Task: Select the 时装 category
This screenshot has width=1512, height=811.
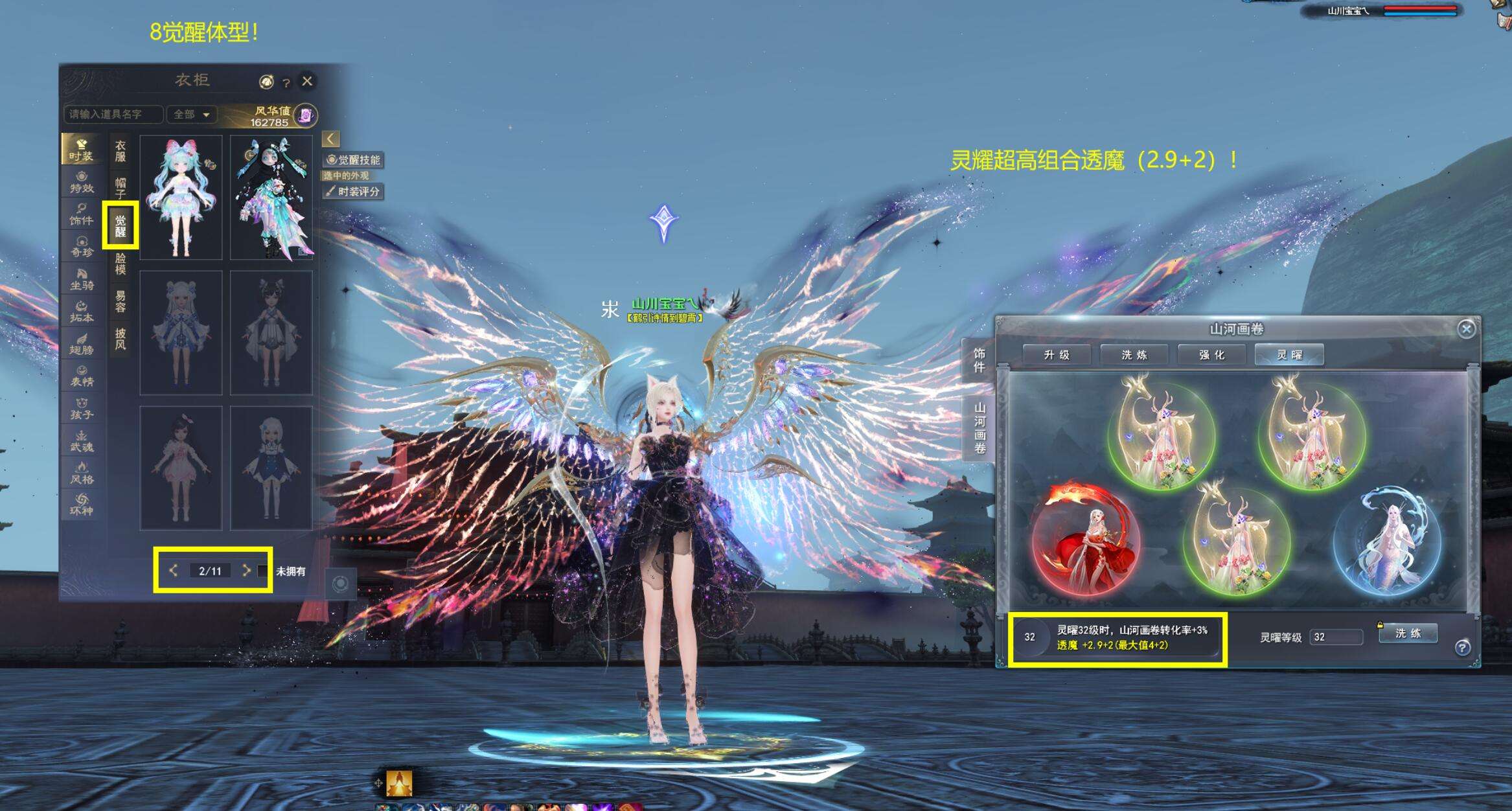Action: coord(81,150)
